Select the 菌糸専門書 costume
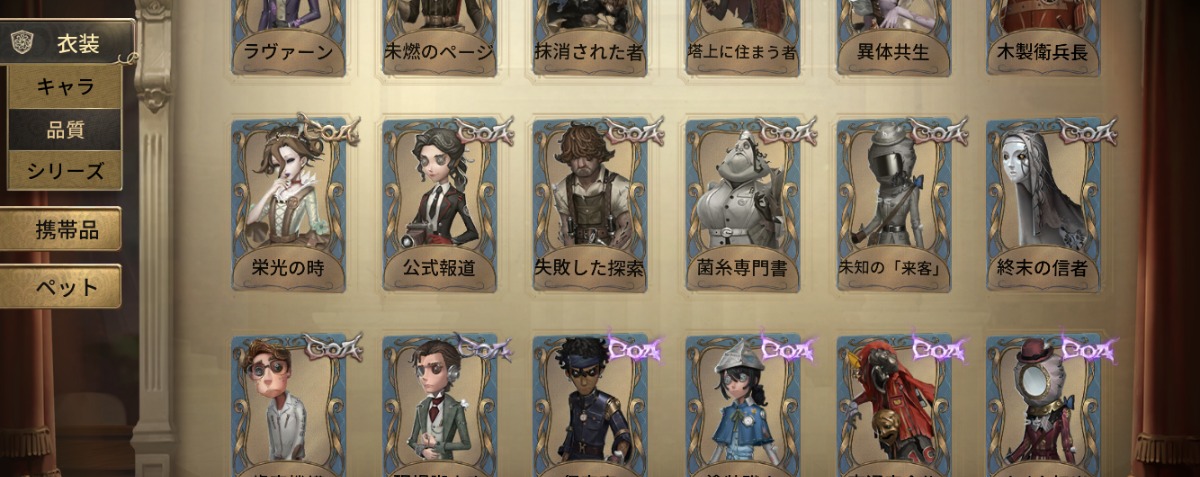1200x477 pixels. tap(742, 205)
